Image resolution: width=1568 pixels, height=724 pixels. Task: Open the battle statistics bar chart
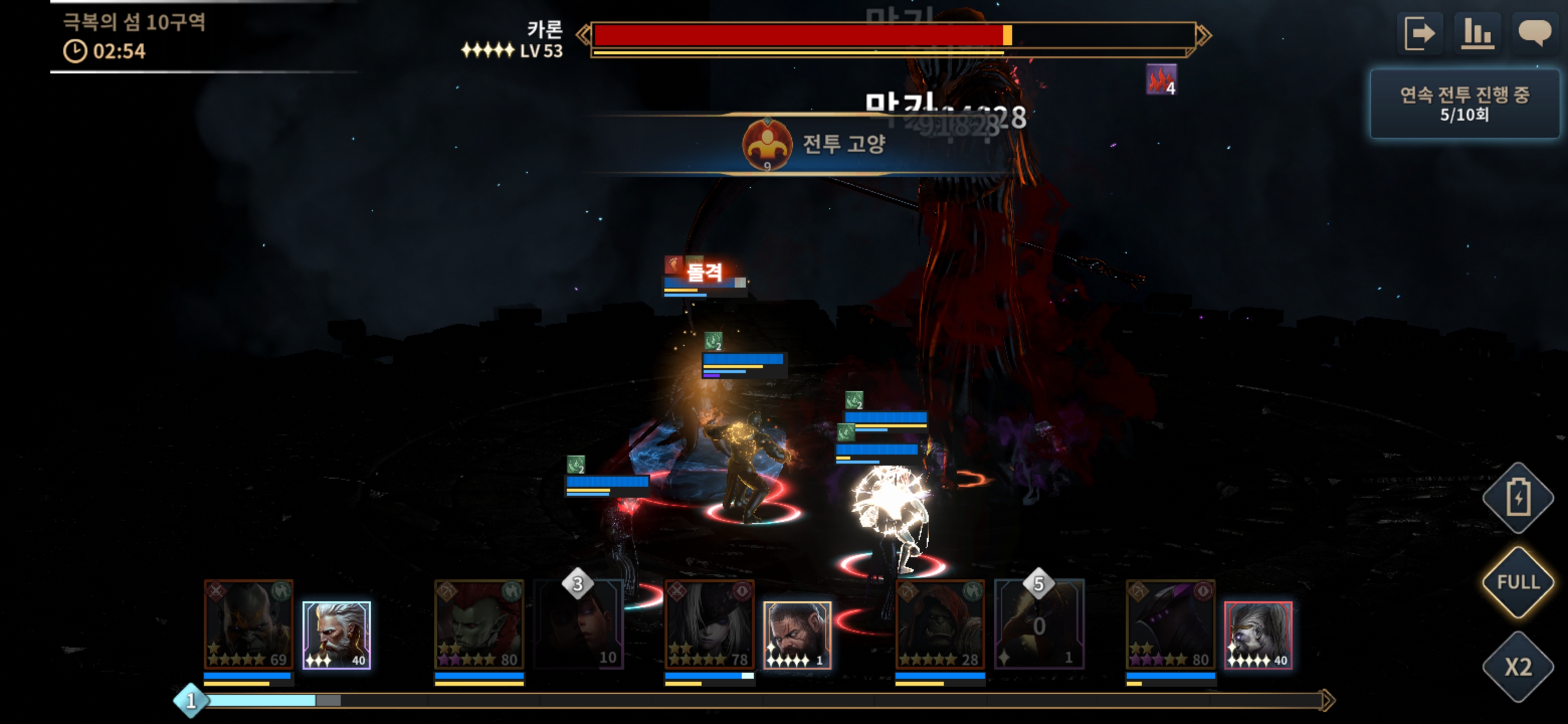click(1477, 33)
